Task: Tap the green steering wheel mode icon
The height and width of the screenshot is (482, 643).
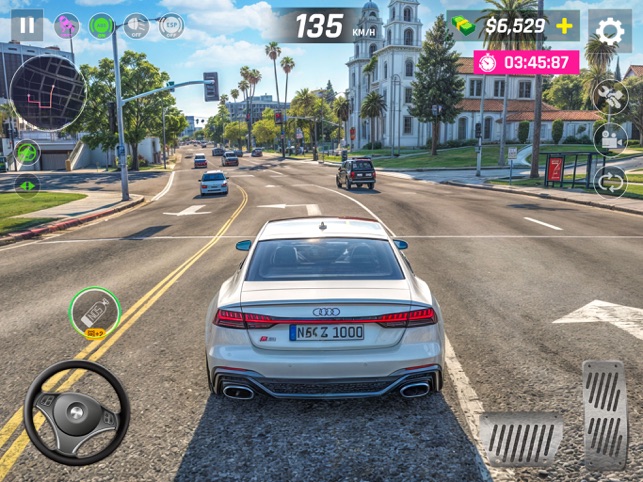Action: 27,153
